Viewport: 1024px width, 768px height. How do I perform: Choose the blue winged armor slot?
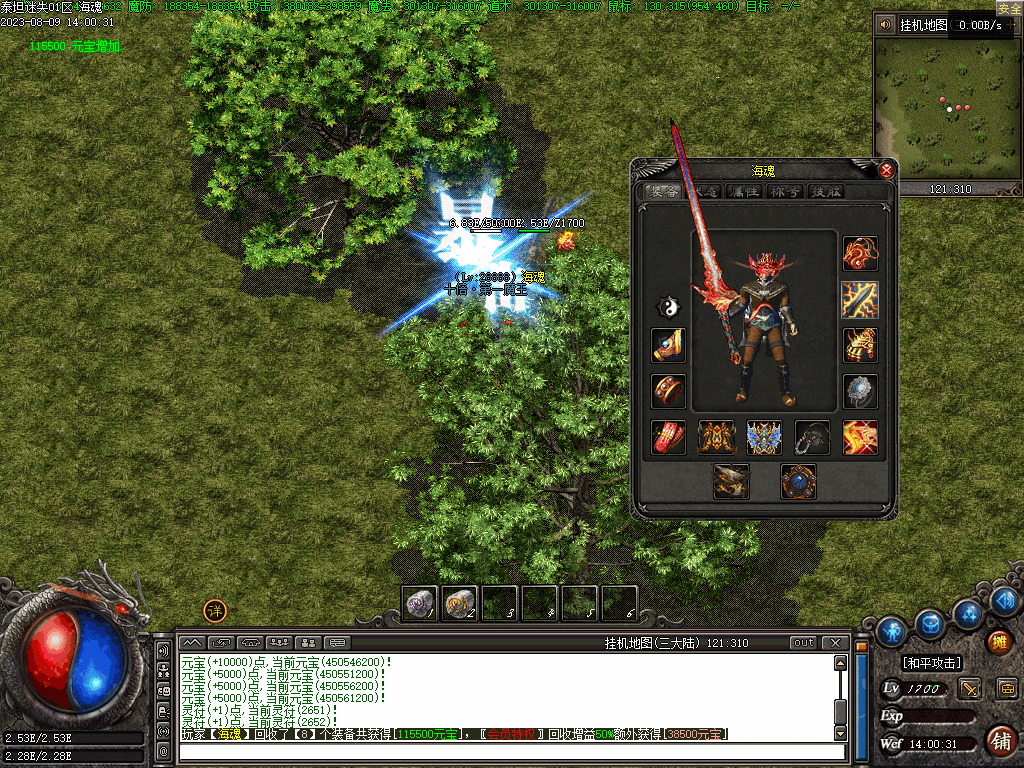(764, 437)
